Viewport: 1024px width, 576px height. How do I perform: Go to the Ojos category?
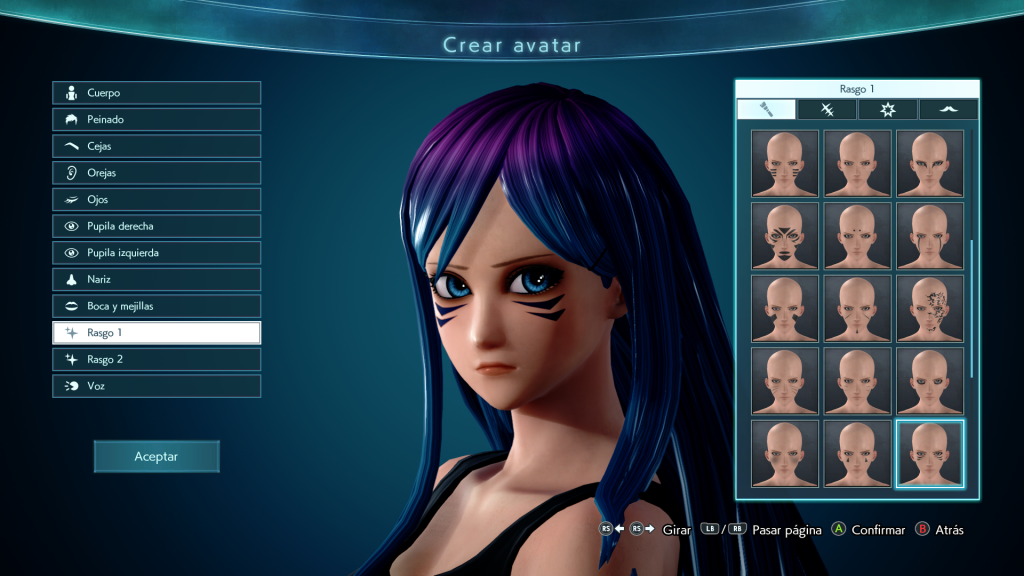pyautogui.click(x=157, y=199)
